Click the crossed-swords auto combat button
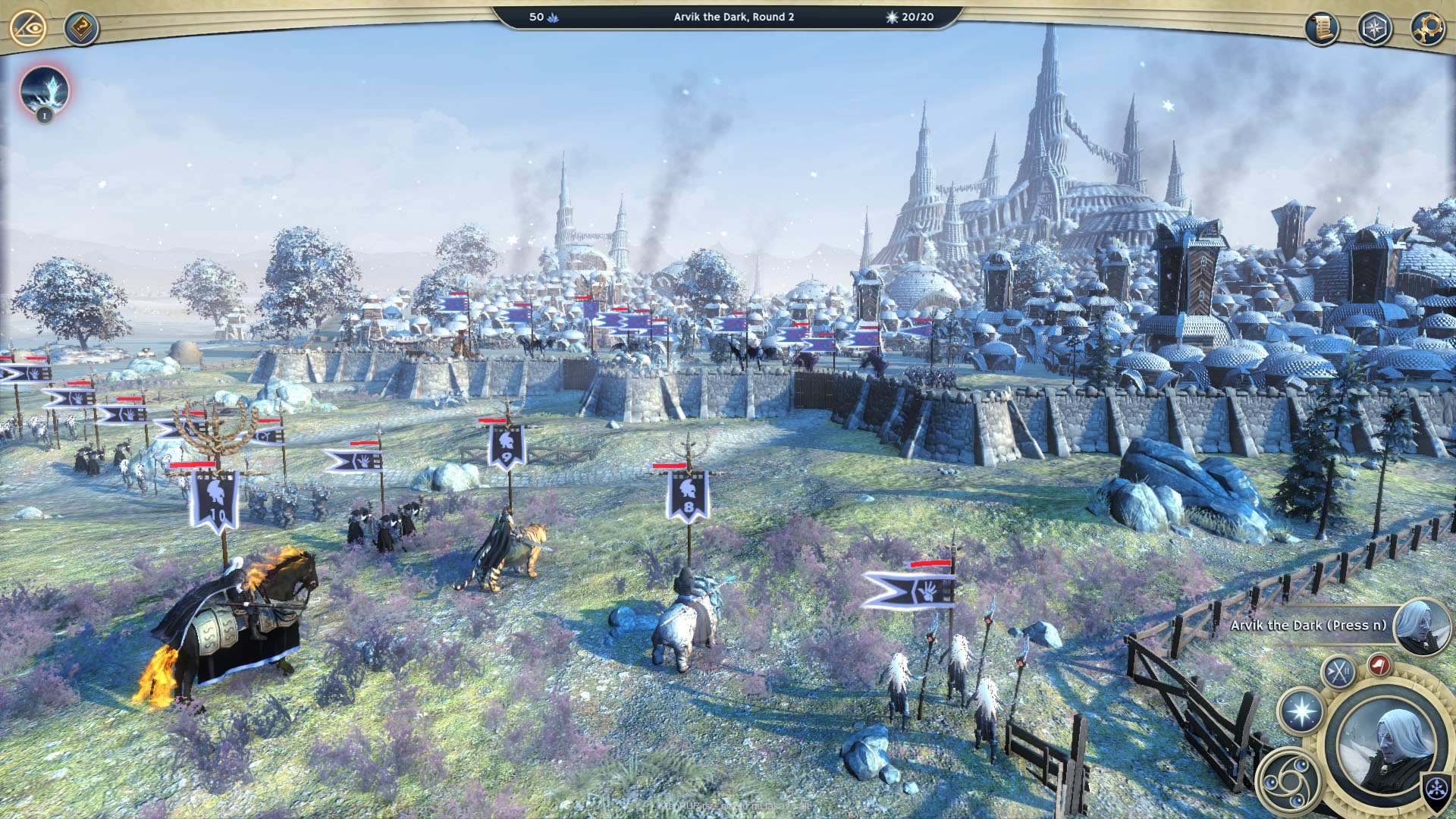The image size is (1456, 819). [x=1338, y=672]
